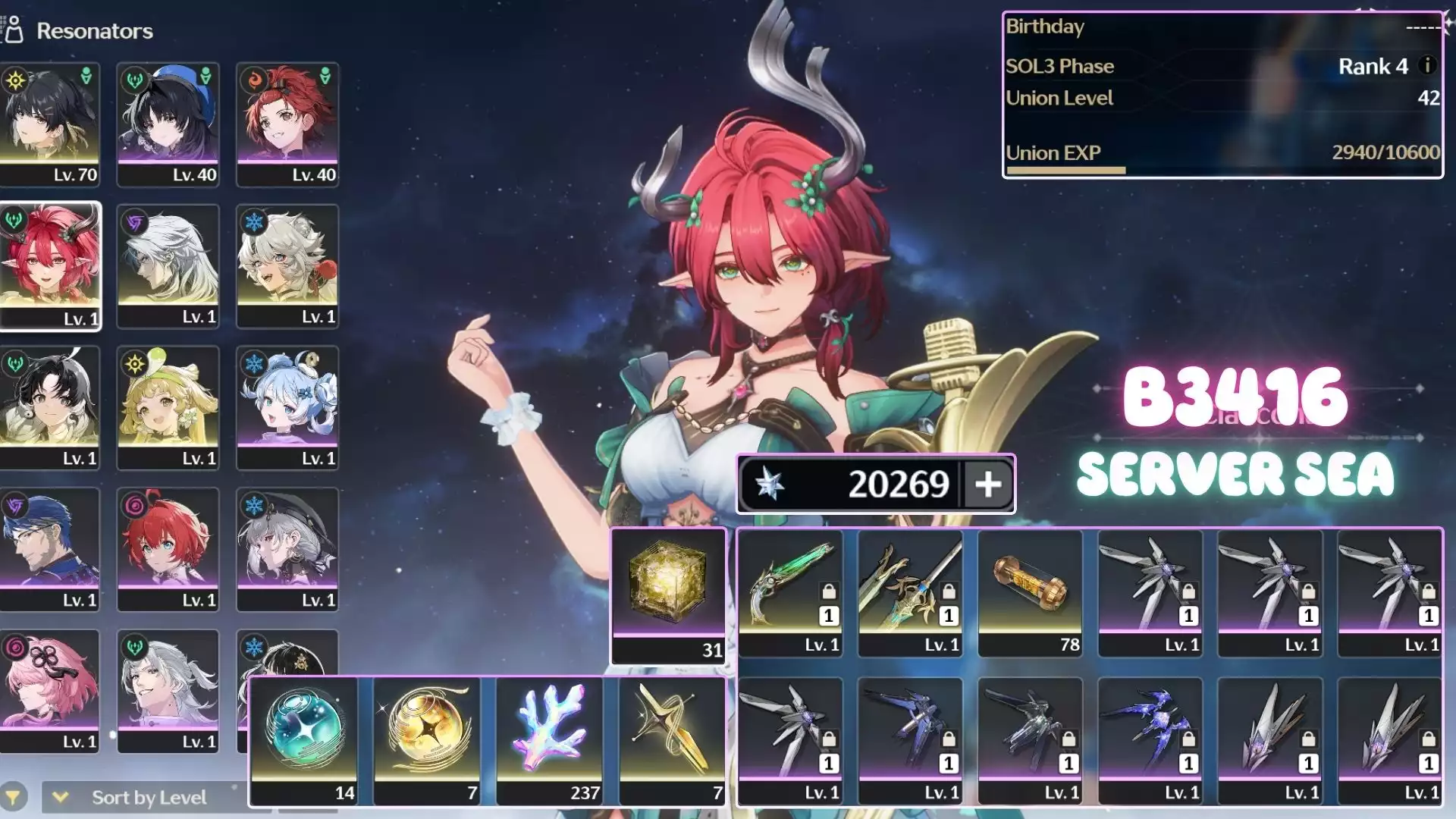Select the teal orb item with 14
The height and width of the screenshot is (819, 1456).
click(x=304, y=740)
